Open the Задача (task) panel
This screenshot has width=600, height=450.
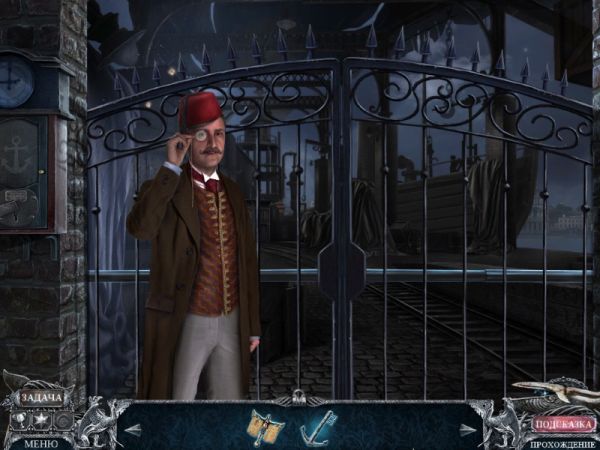click(x=41, y=399)
